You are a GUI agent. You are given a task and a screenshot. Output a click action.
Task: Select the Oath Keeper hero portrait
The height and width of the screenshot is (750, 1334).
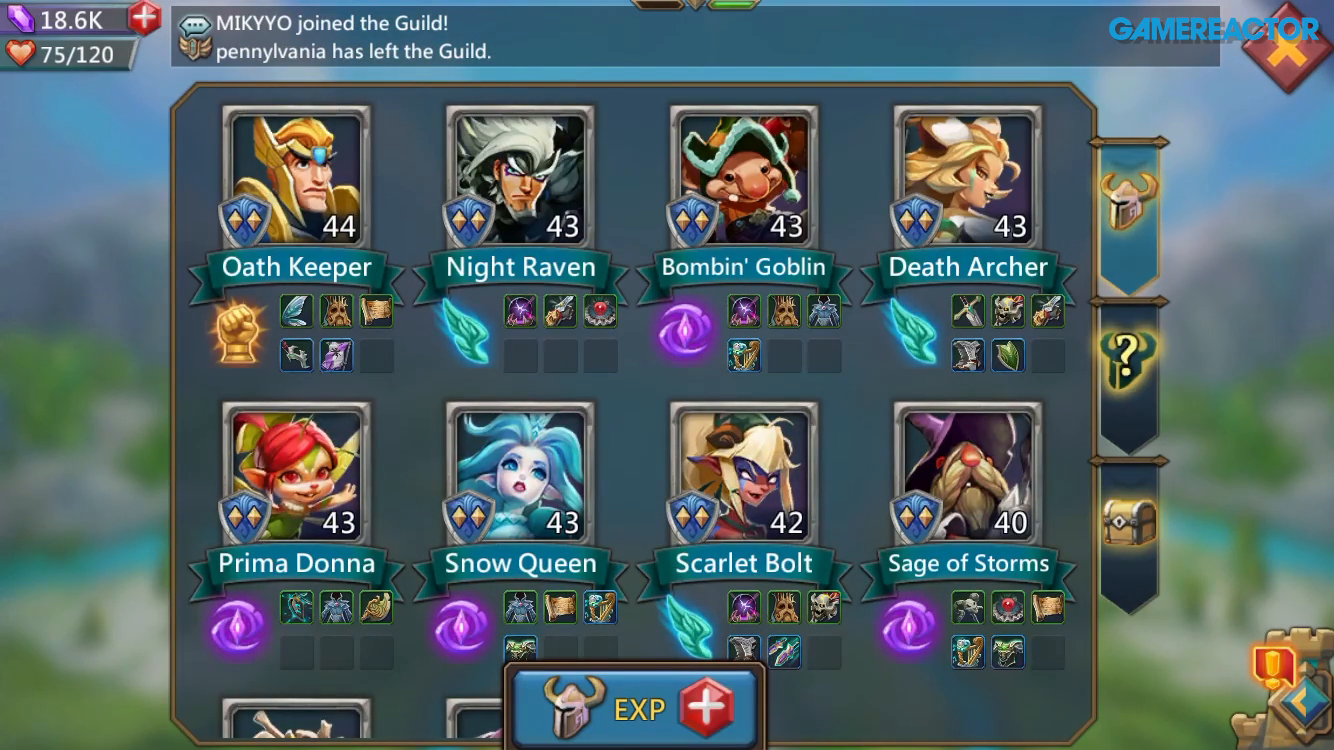click(x=295, y=175)
